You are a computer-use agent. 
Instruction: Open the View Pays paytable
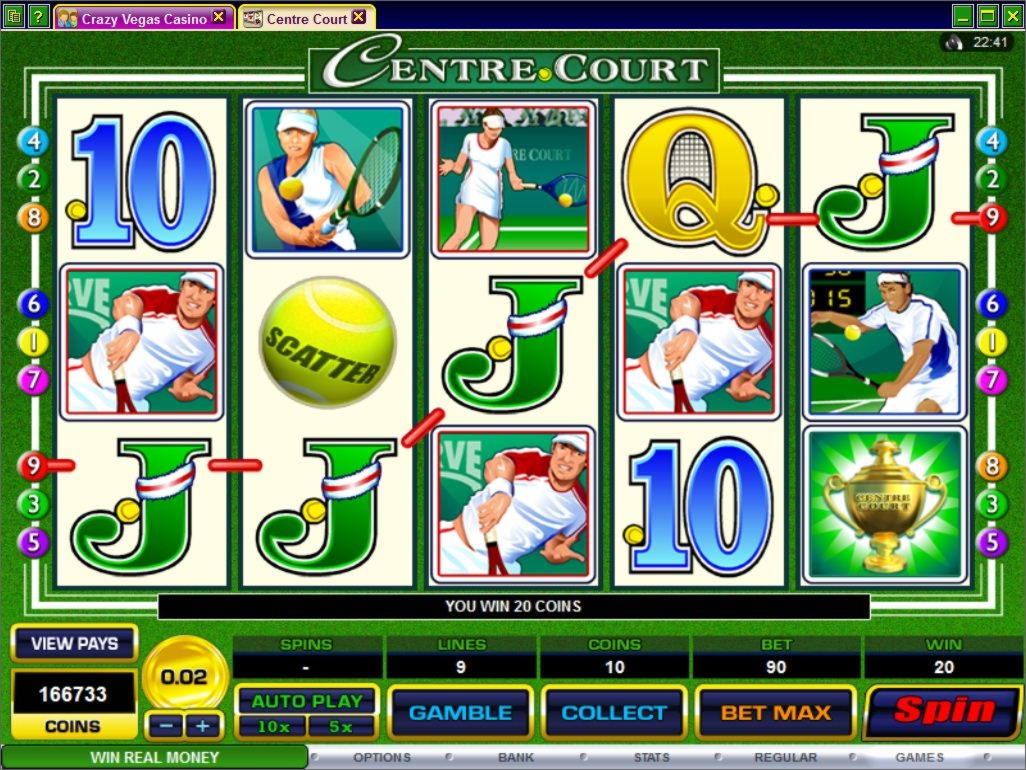(x=74, y=644)
